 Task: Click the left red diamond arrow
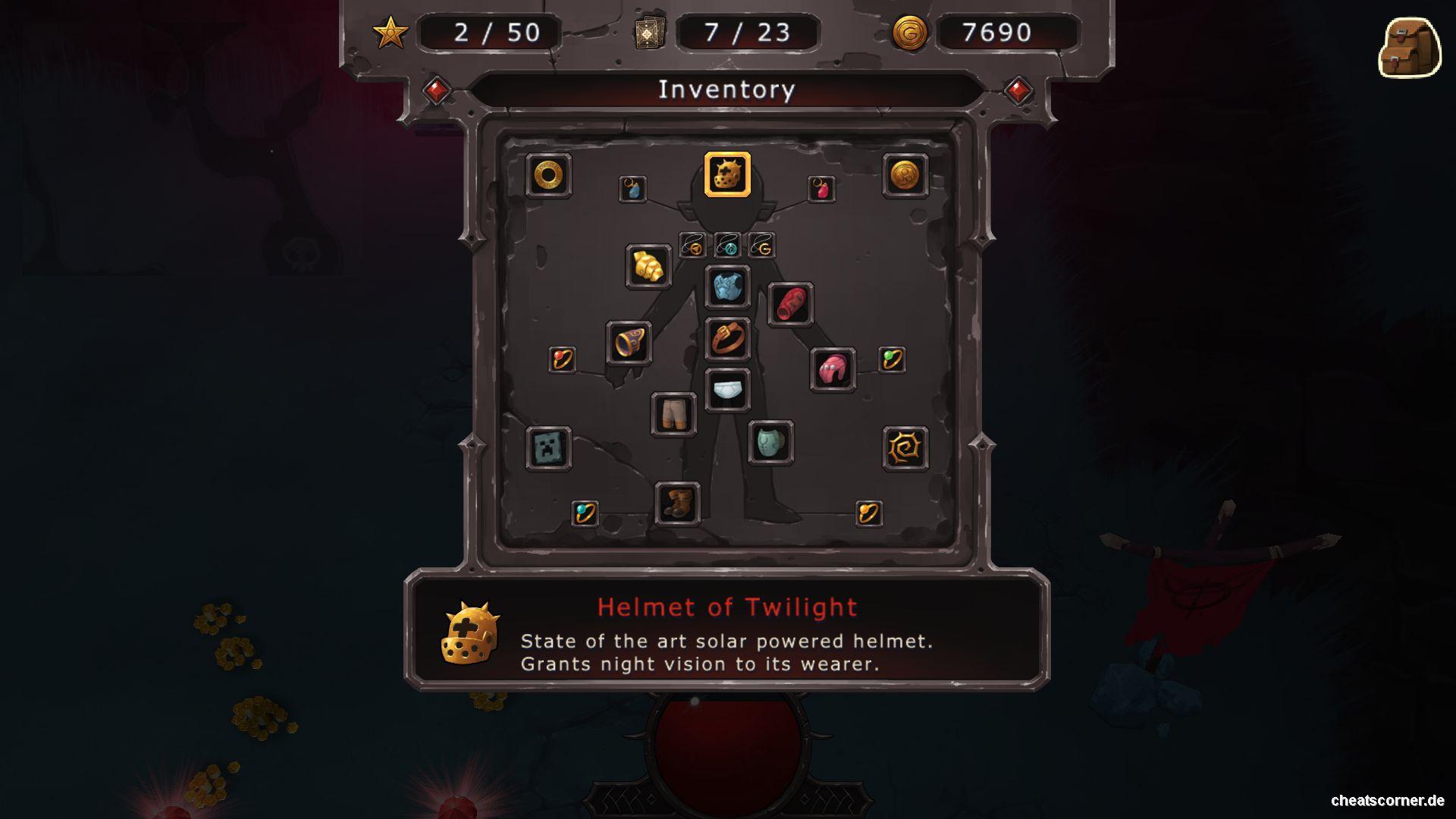[x=437, y=91]
